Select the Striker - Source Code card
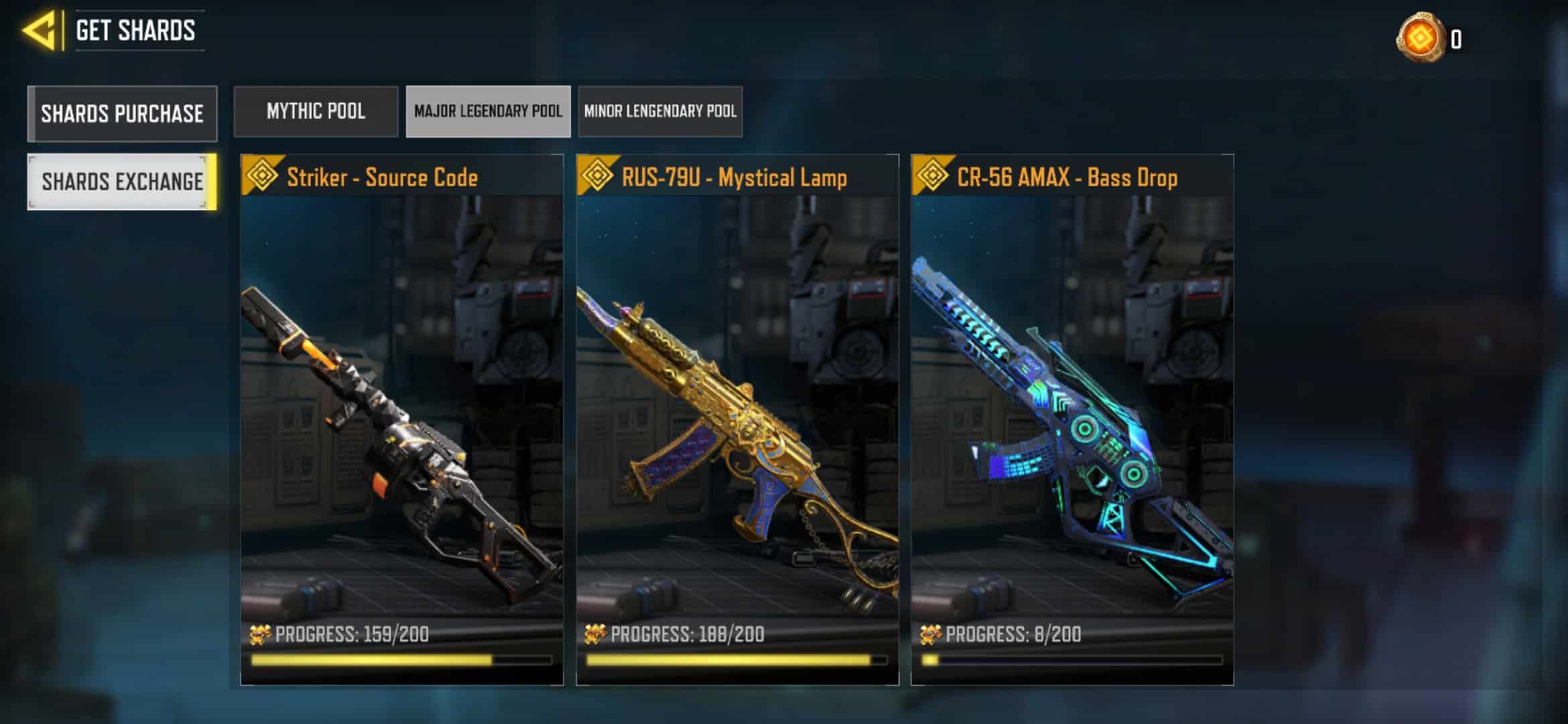This screenshot has height=724, width=1568. pyautogui.click(x=401, y=419)
